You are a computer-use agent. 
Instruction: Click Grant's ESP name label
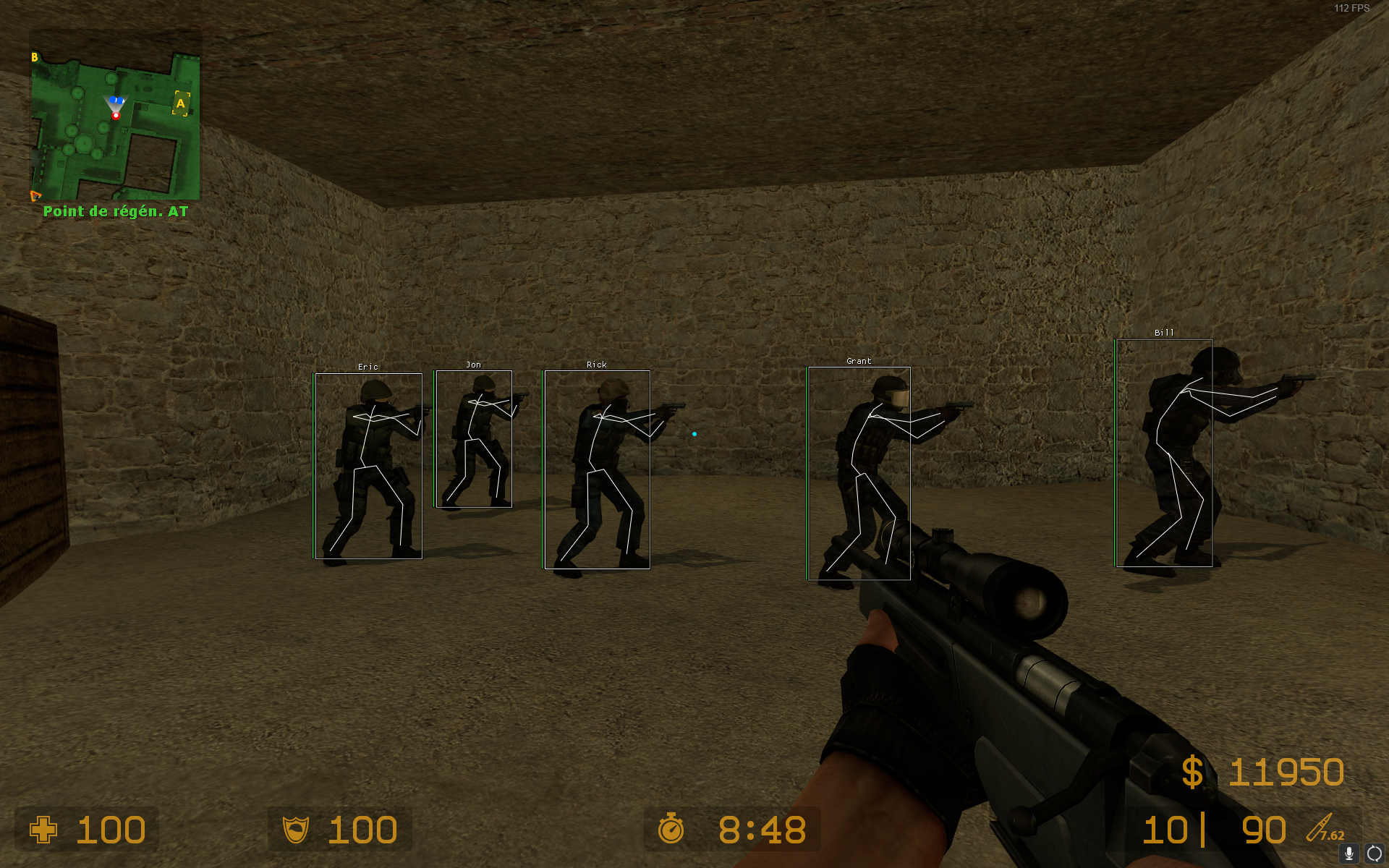tap(859, 360)
